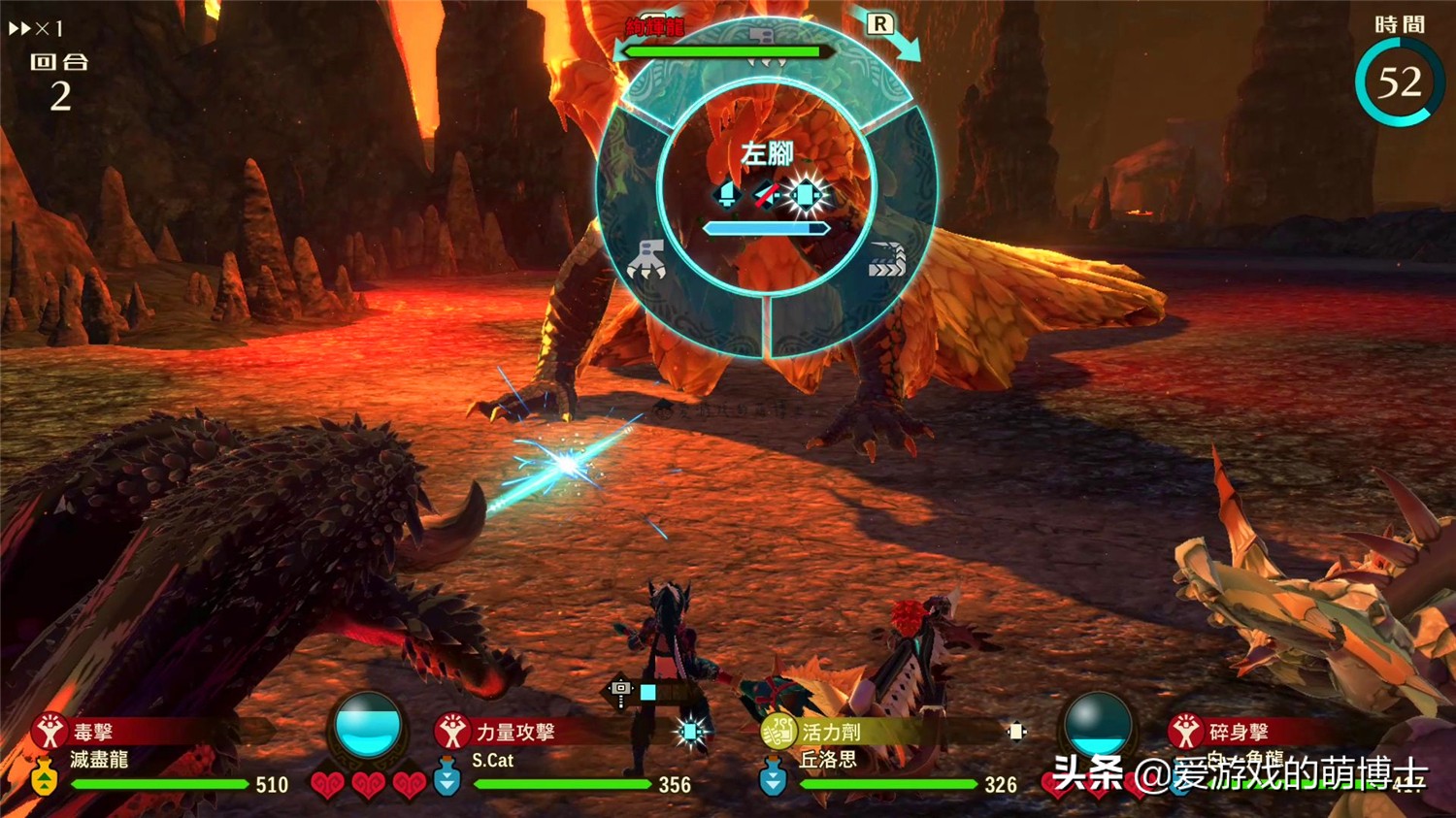Toggle the battle speed ×1 indicator

[x=36, y=29]
